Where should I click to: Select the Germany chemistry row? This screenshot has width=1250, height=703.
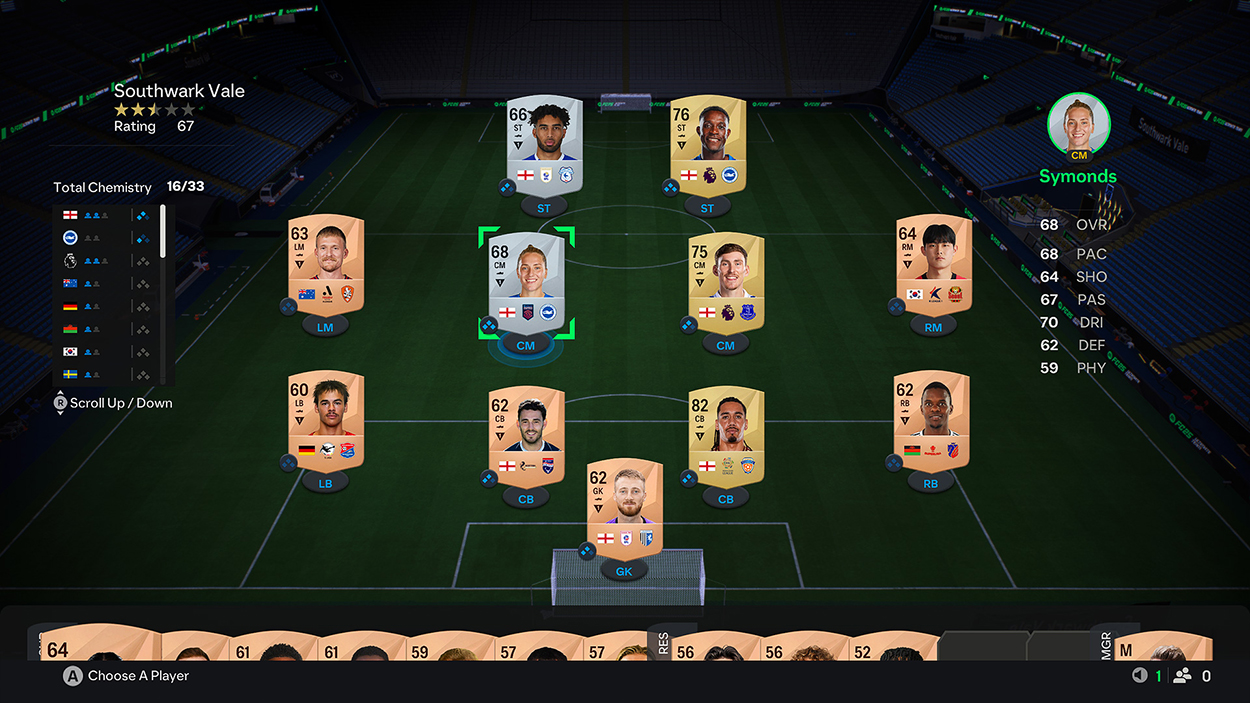coord(105,306)
